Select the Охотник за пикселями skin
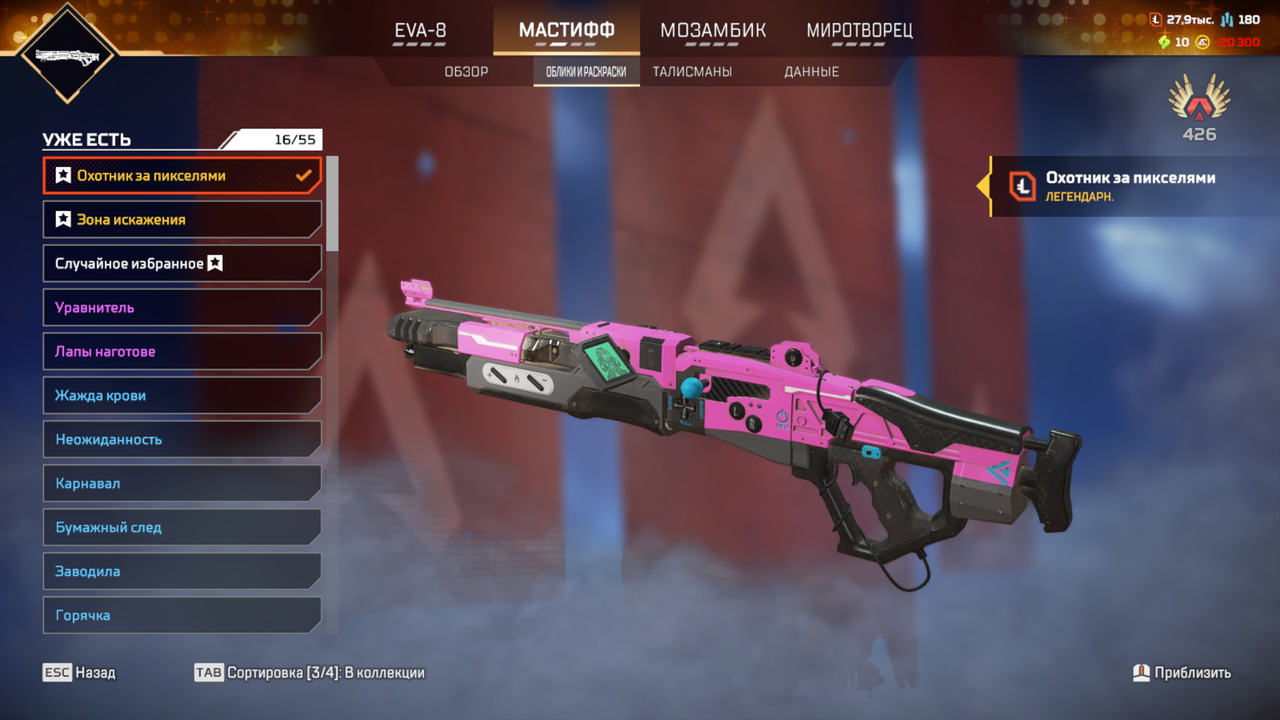Screen dimensions: 1280x720 (x=182, y=176)
